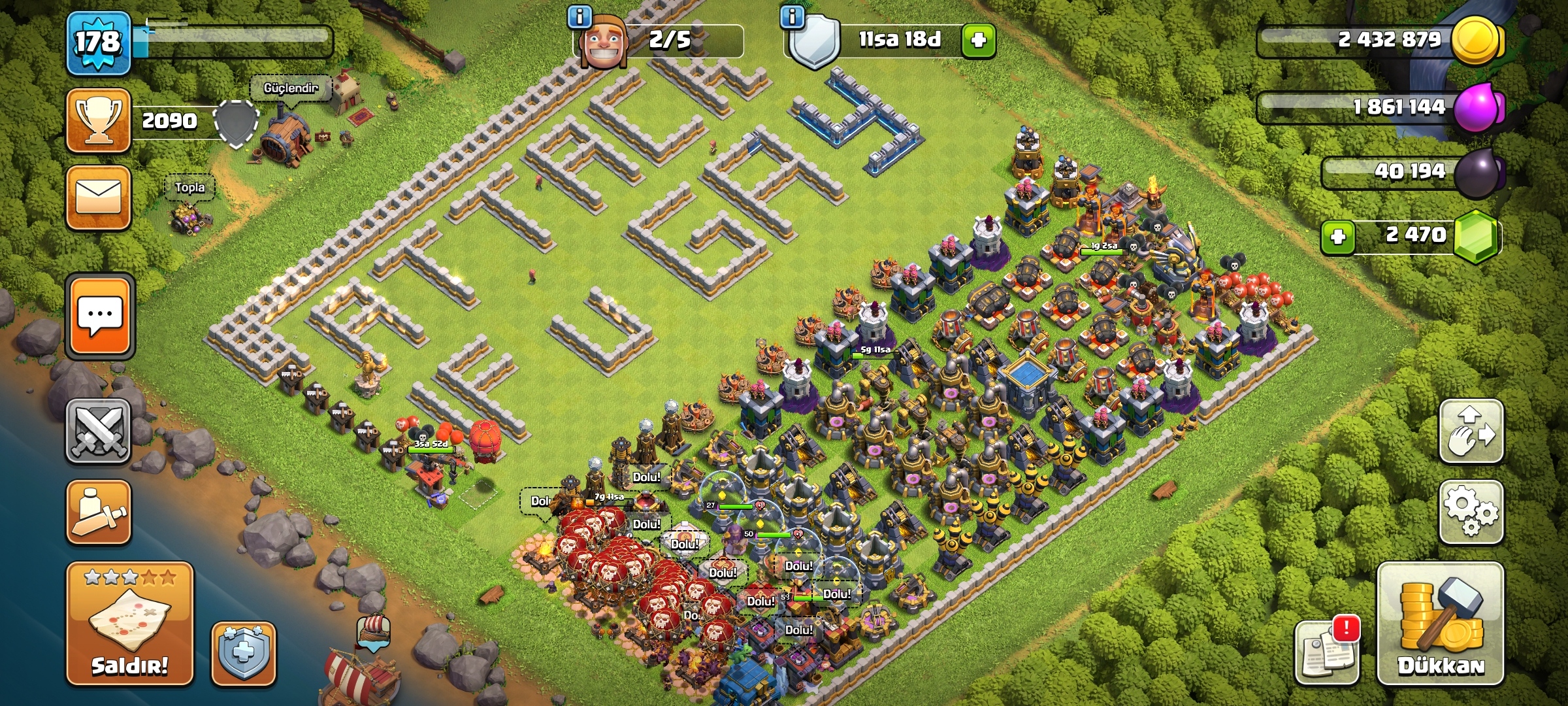Screen dimensions: 1568x706
Task: Open the army training overview
Action: 99,513
